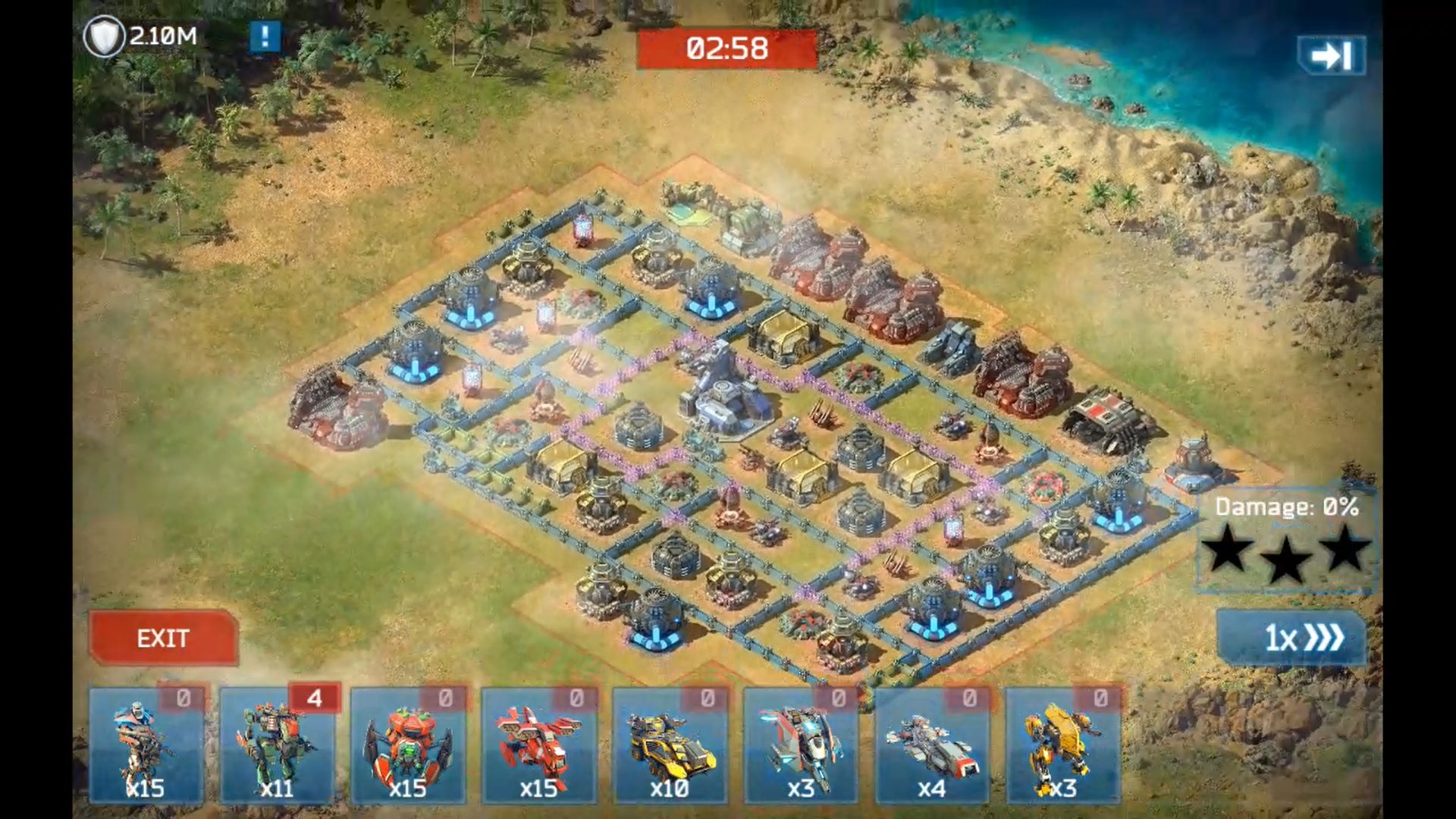1456x819 pixels.
Task: Select the red spider walker card x15
Action: 408,746
